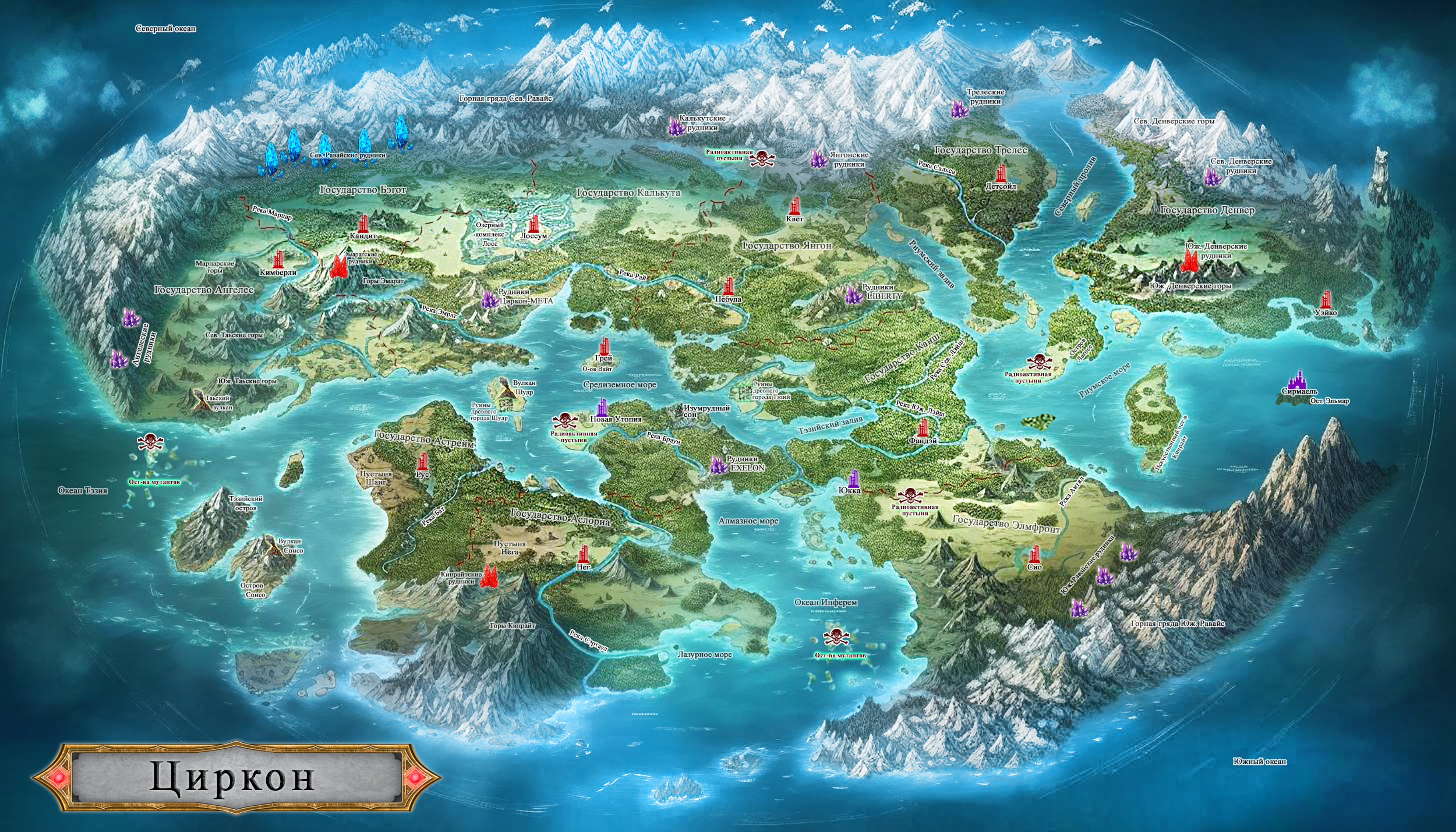Choose the Лоссум city marker
The width and height of the screenshot is (1456, 832).
pos(534,224)
